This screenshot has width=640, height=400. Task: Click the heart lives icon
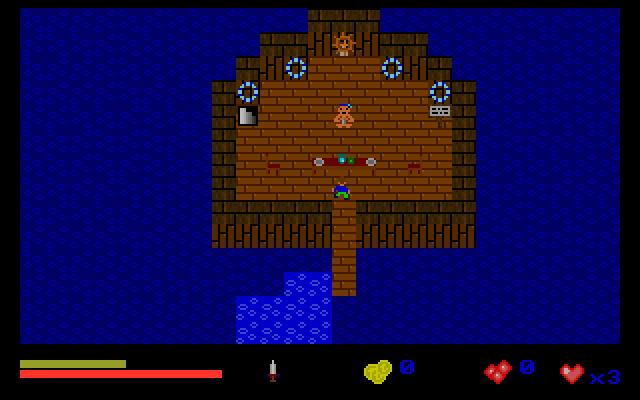[572, 374]
